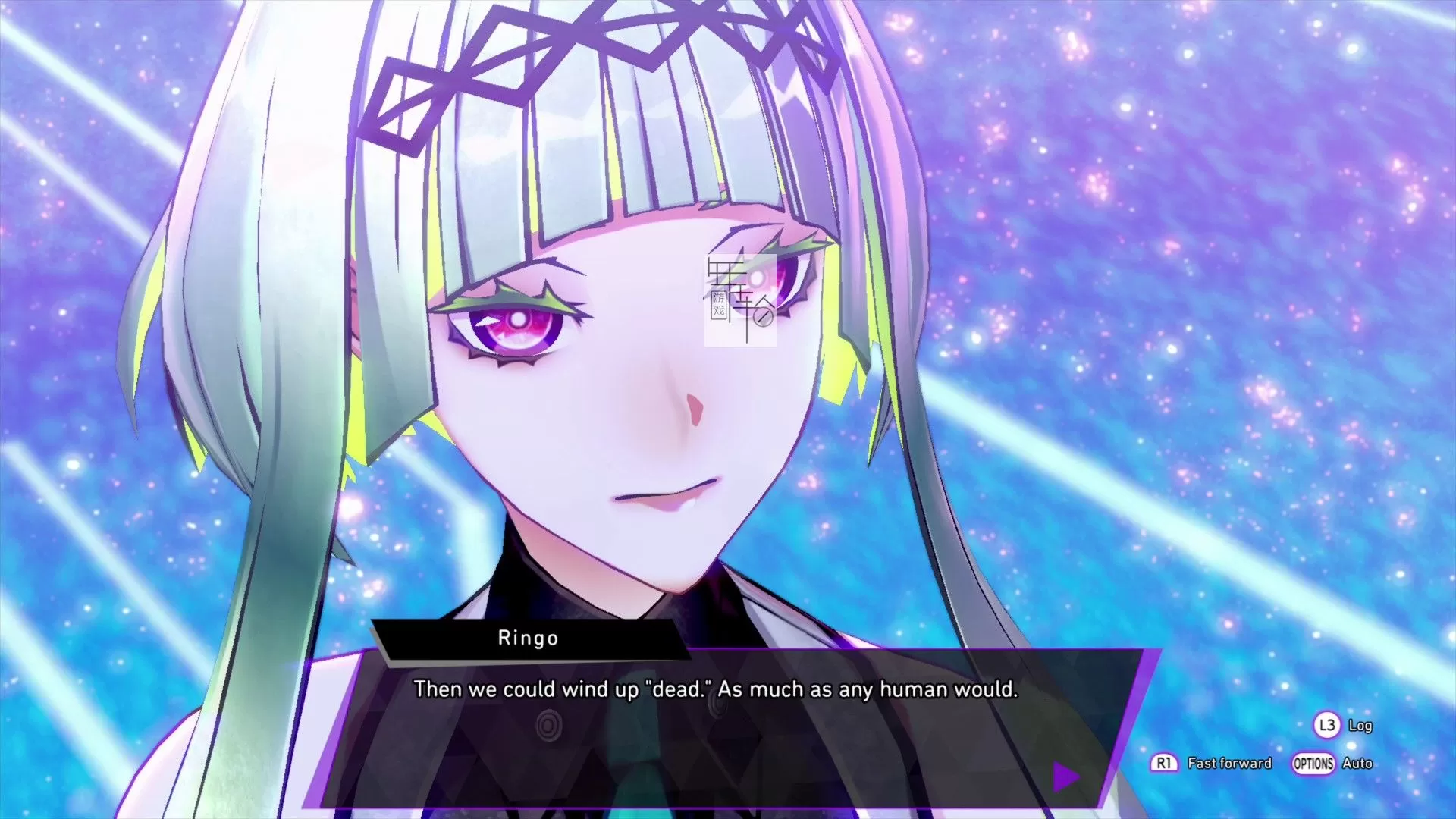The image size is (1456, 819).
Task: Click the OPTIONS button prompt icon
Action: point(1313,764)
